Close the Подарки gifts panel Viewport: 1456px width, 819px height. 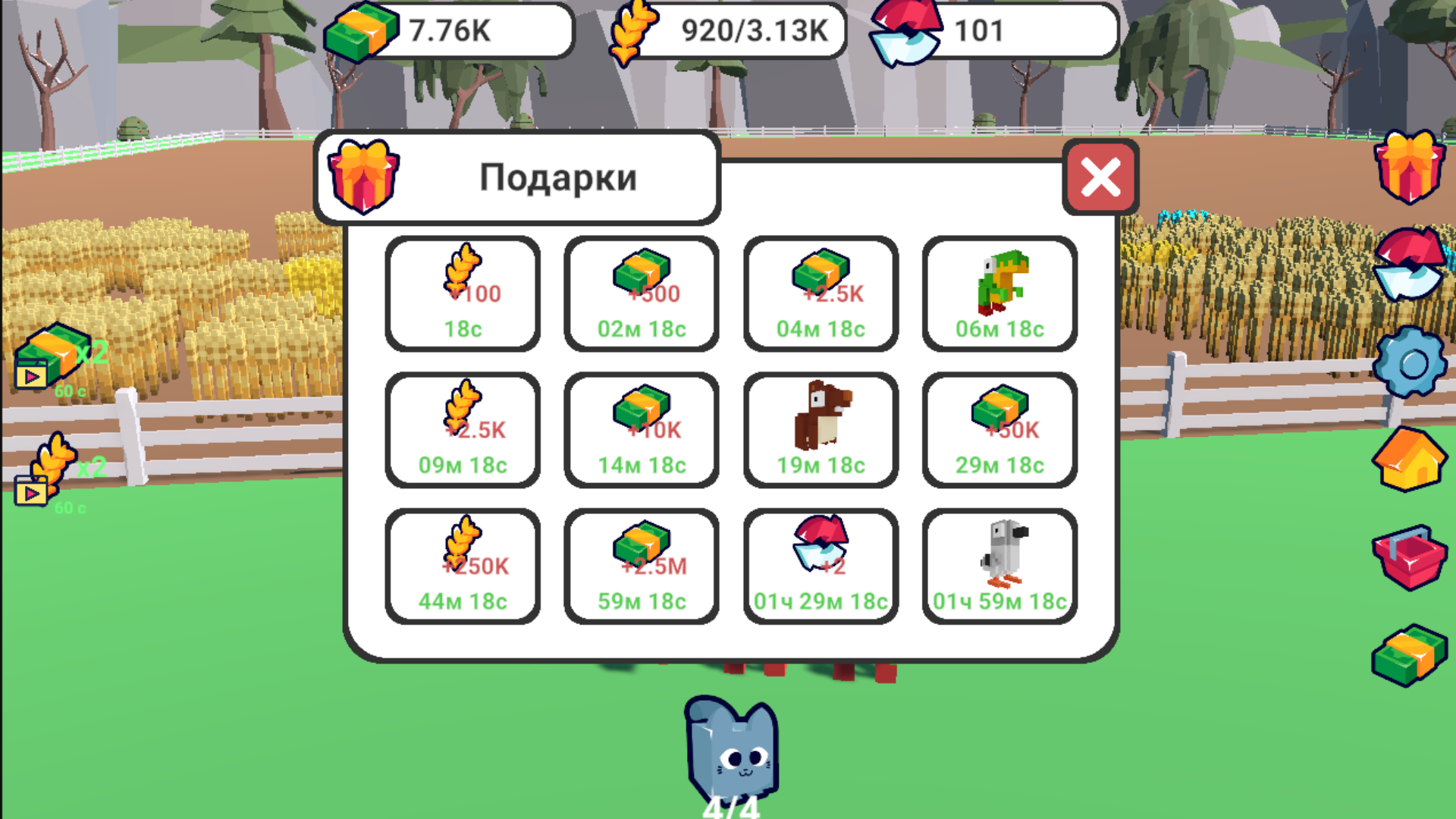(1100, 177)
